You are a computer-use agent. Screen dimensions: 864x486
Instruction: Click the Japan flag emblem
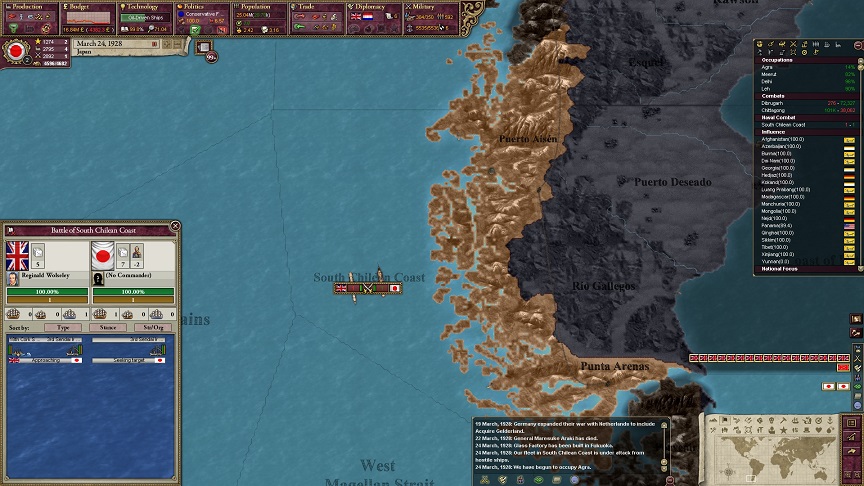16,50
